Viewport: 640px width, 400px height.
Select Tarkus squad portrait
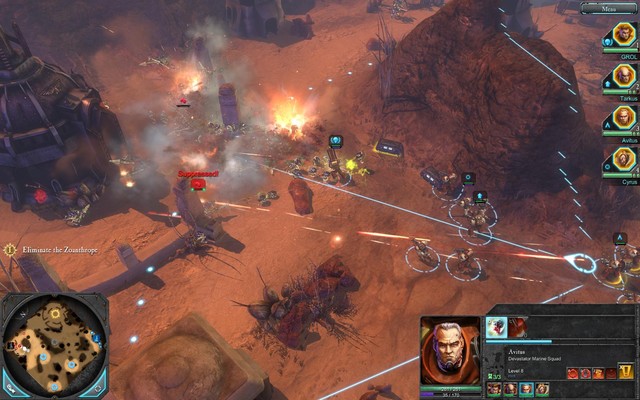pos(624,77)
